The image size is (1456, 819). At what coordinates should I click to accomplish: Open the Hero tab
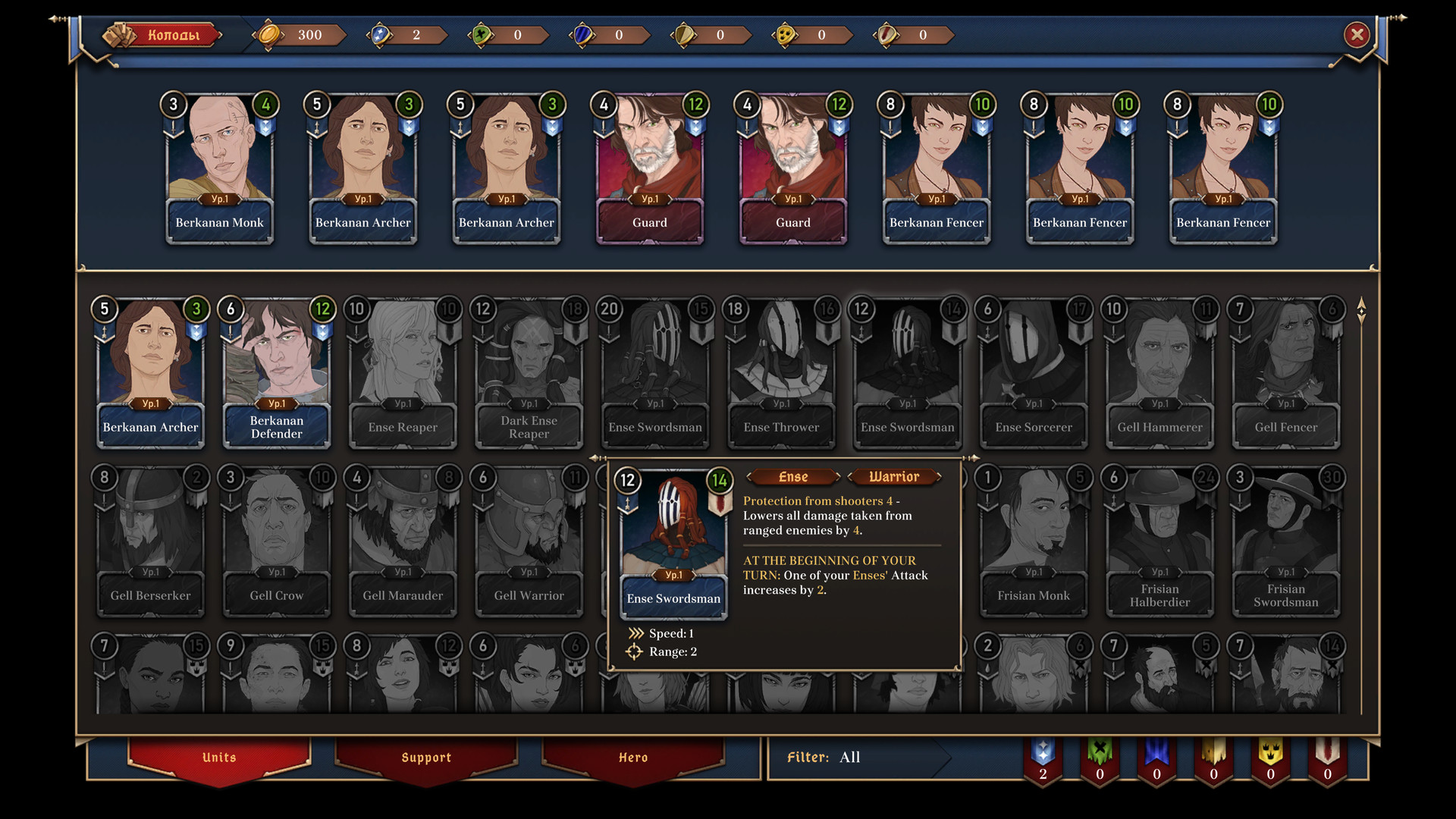[632, 757]
